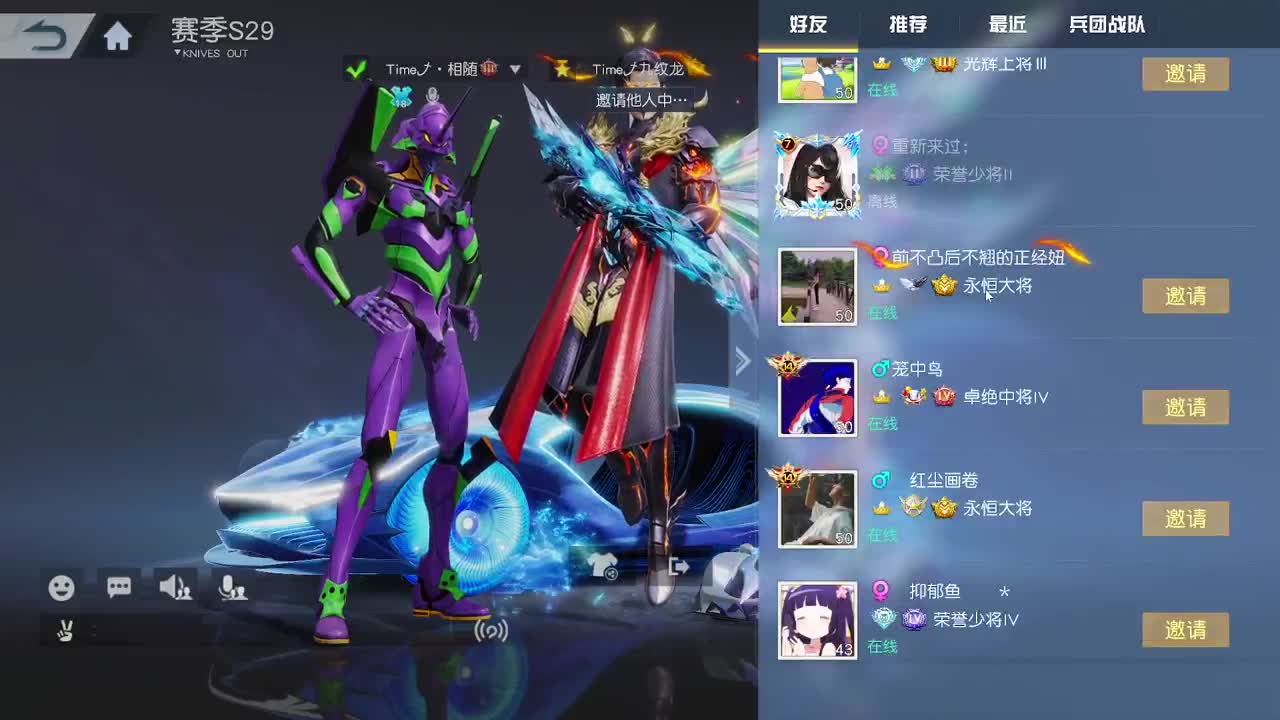
Task: Open the dropdown next to Time丿・相随
Action: coord(514,69)
